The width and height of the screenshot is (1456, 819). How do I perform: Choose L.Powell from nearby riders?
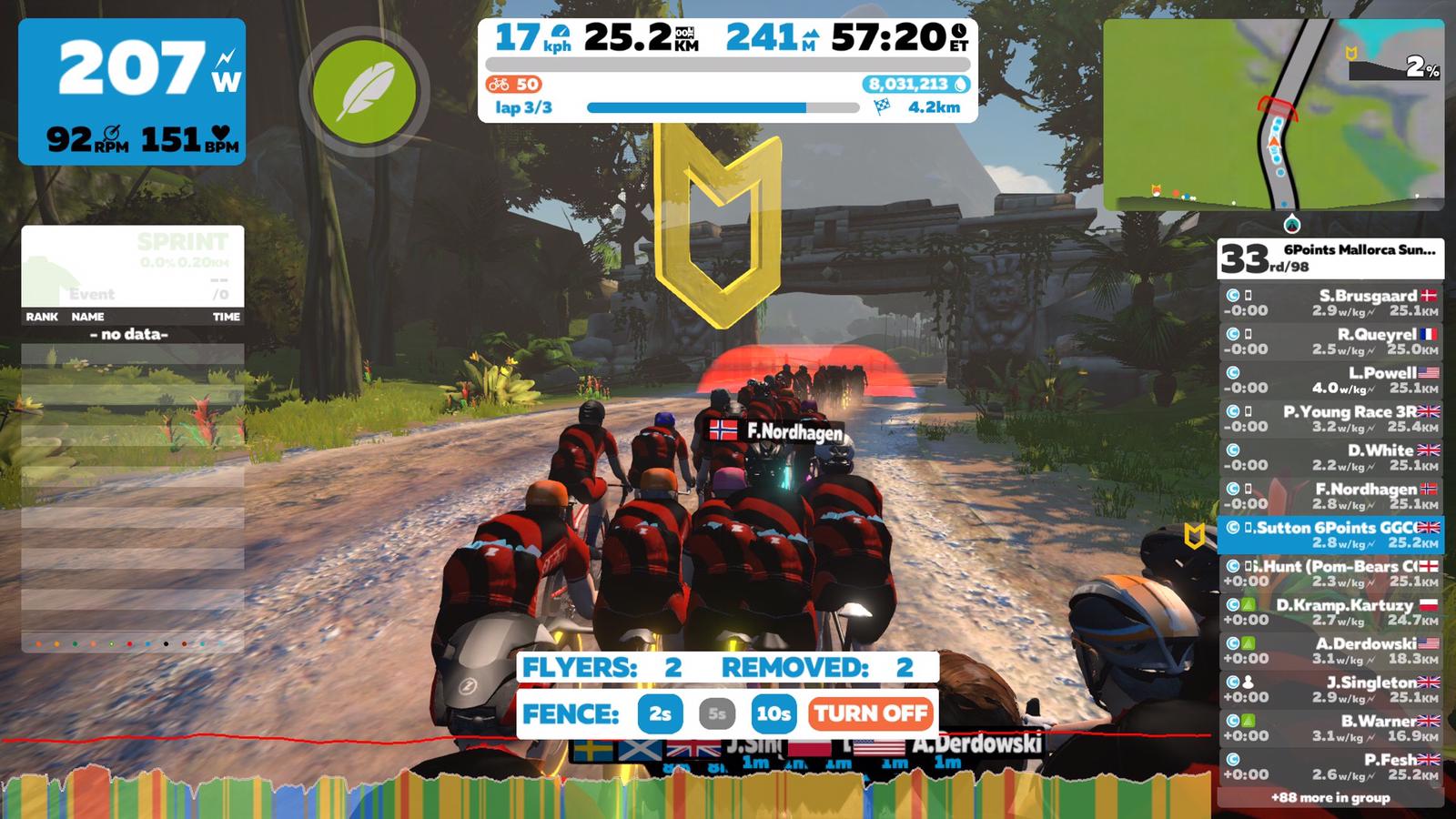[x=1330, y=380]
